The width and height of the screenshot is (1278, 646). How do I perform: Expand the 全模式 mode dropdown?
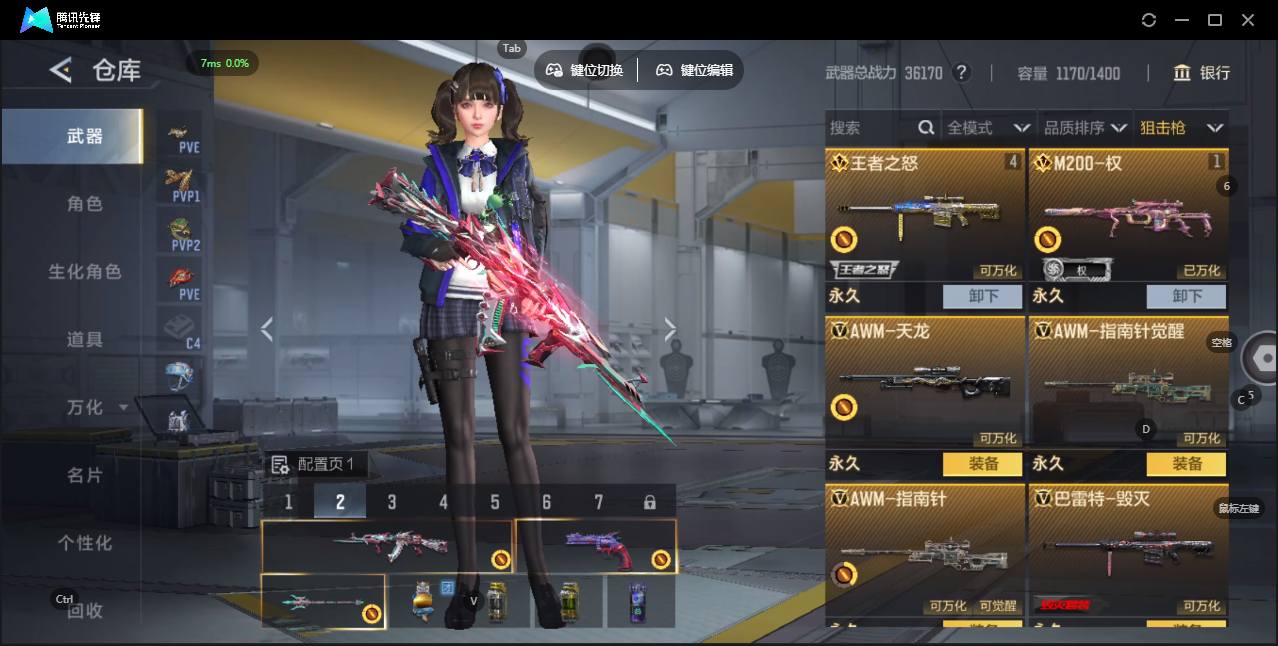coord(988,128)
